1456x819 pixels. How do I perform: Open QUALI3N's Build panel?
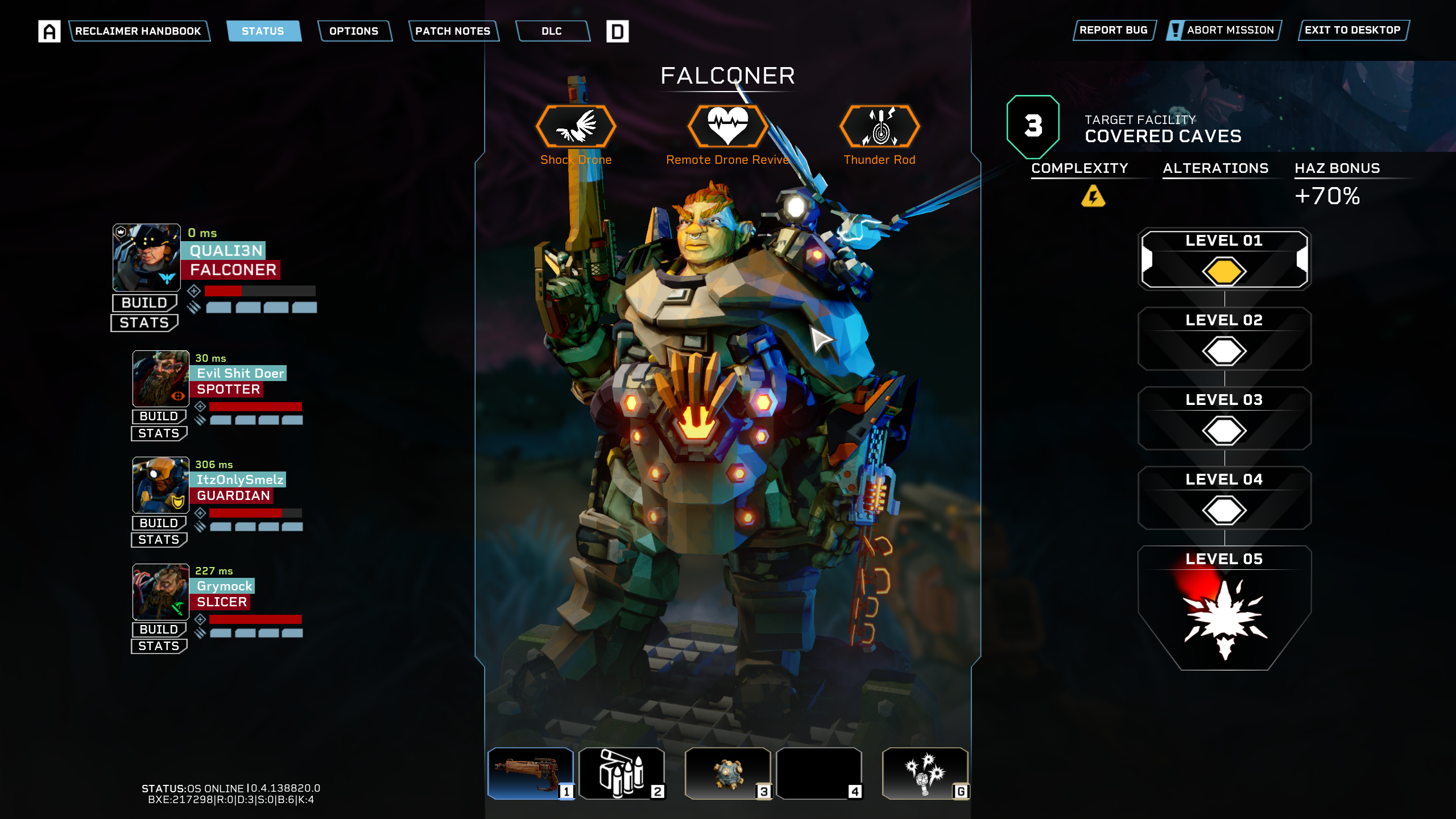144,303
